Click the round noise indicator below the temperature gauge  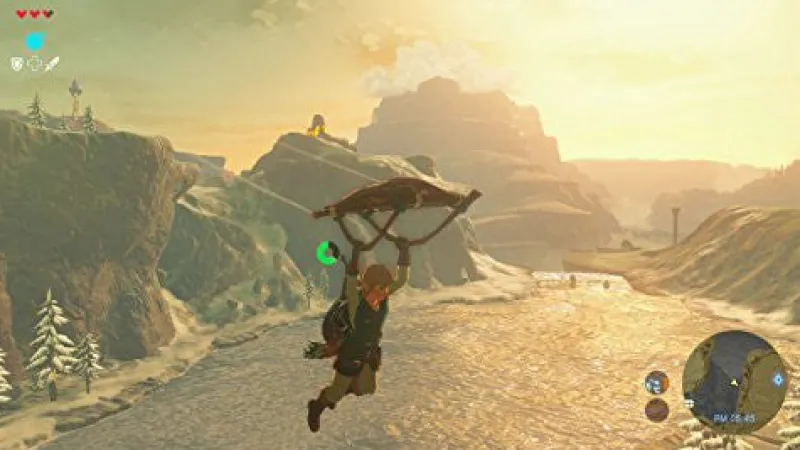(x=656, y=408)
